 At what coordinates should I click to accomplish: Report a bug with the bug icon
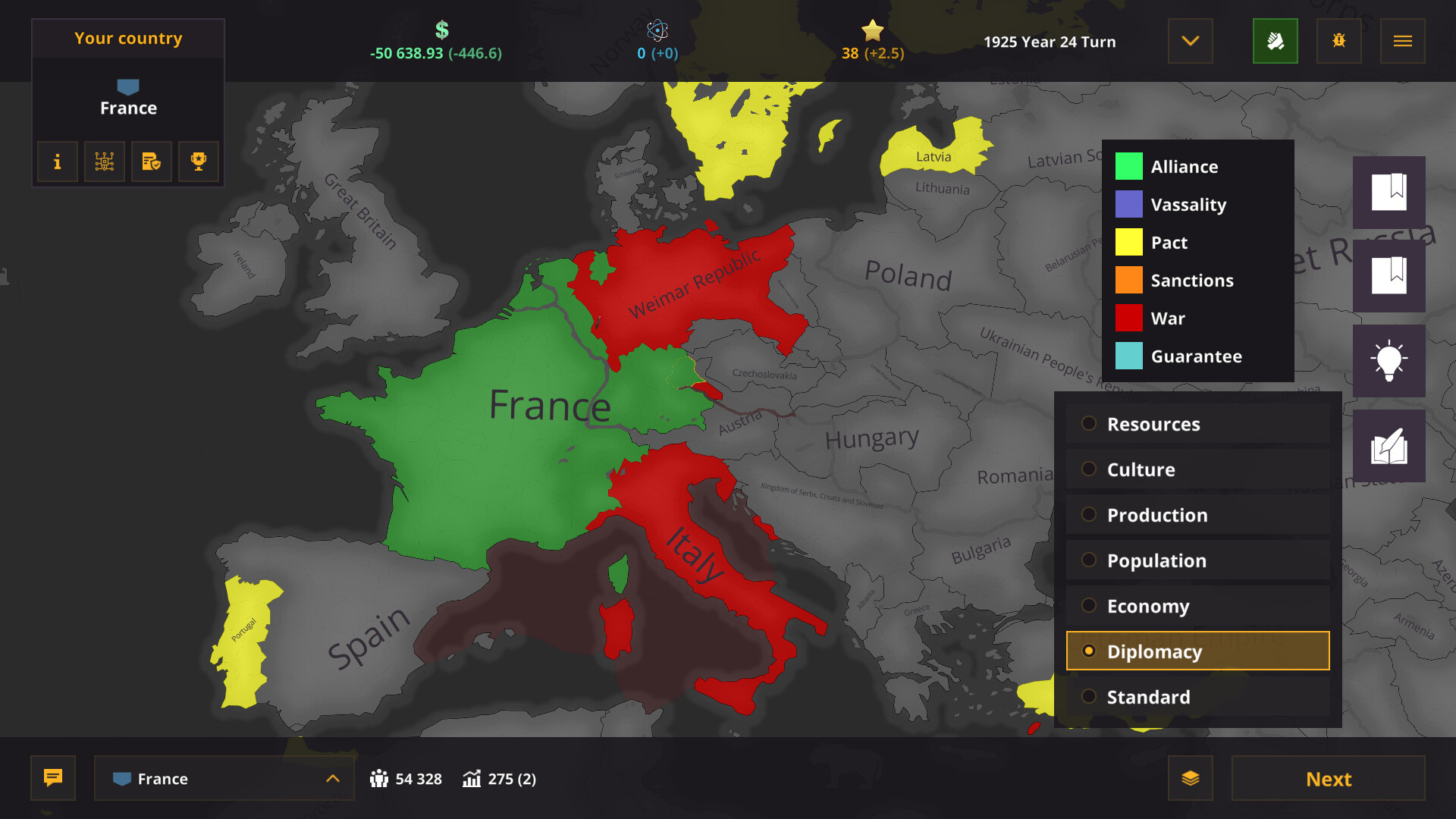[x=1338, y=41]
